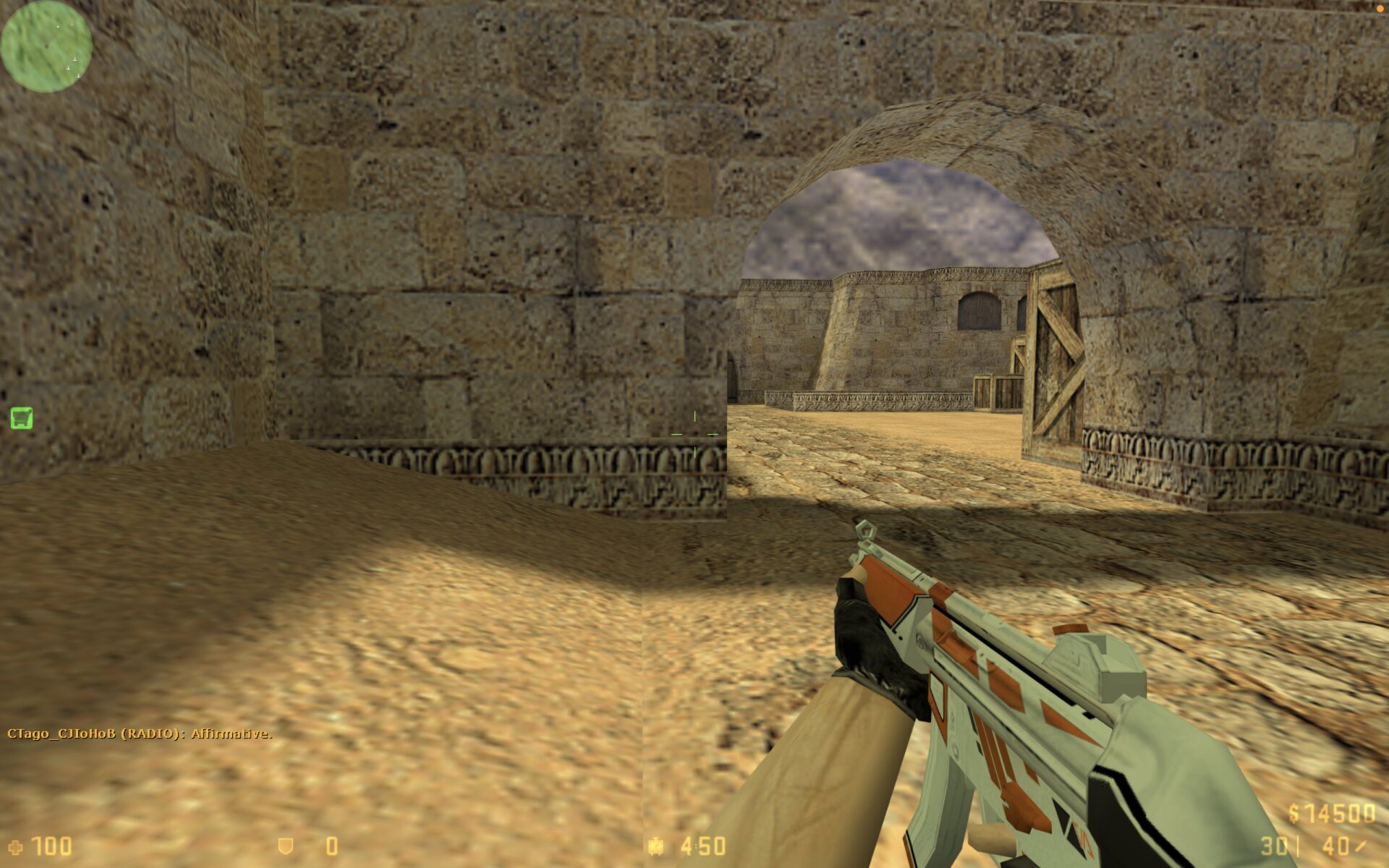
Task: Click the green circular radar minimap
Action: [46, 46]
